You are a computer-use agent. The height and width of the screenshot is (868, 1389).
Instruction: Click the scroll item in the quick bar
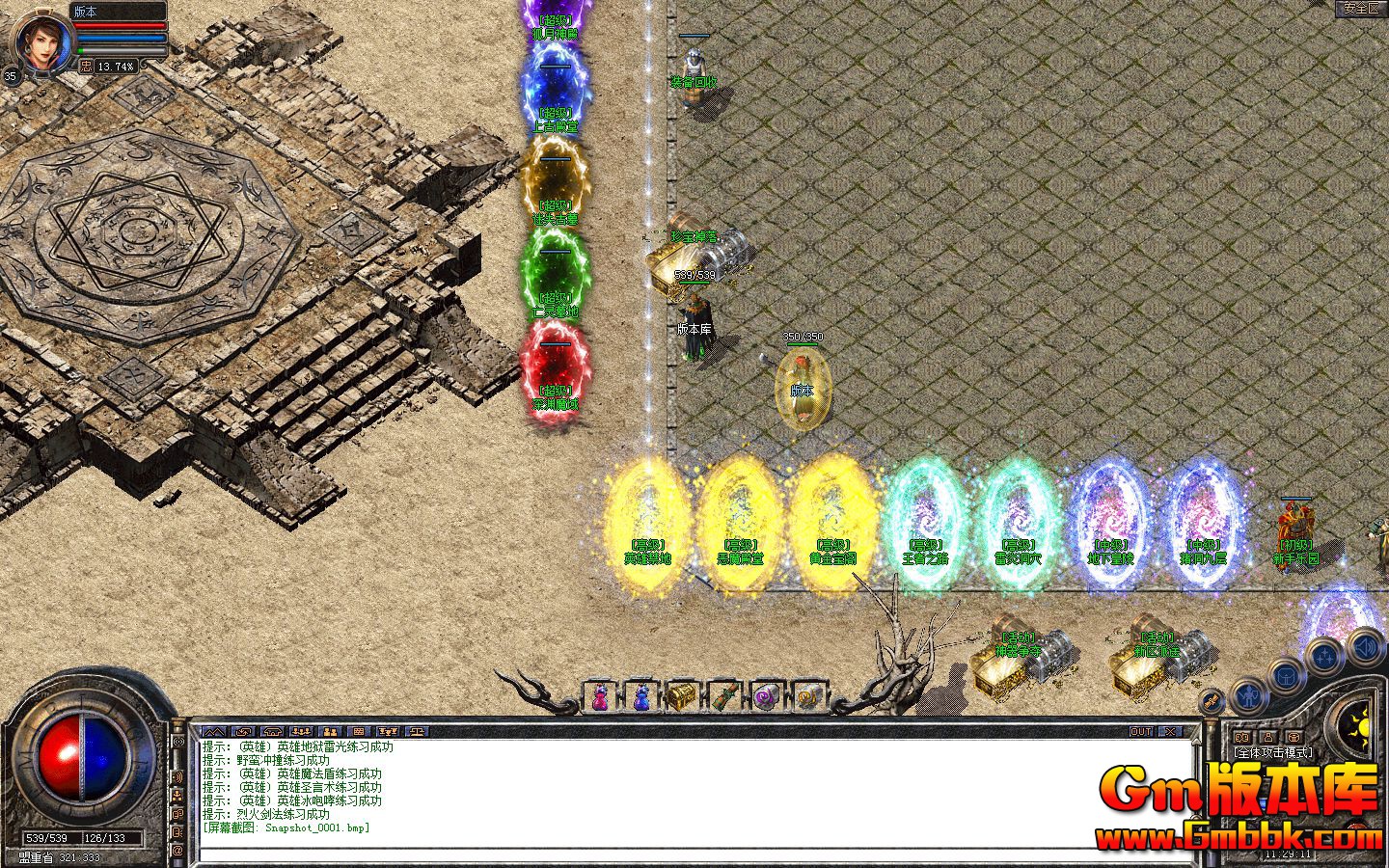coord(724,696)
